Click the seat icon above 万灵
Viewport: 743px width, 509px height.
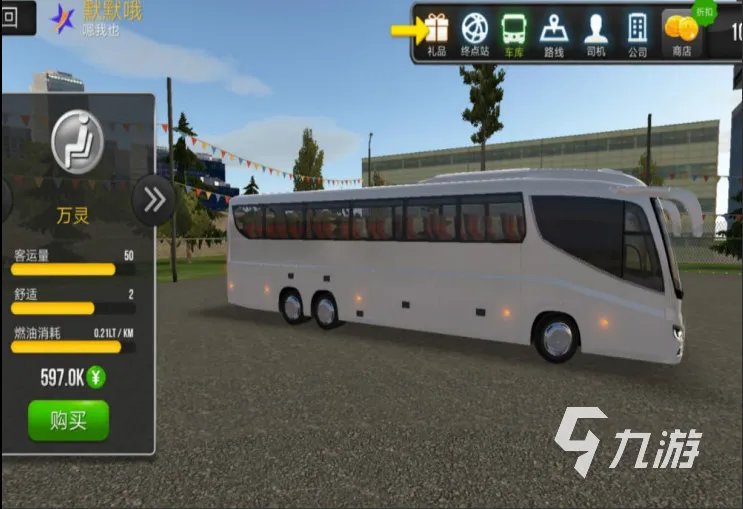(77, 139)
